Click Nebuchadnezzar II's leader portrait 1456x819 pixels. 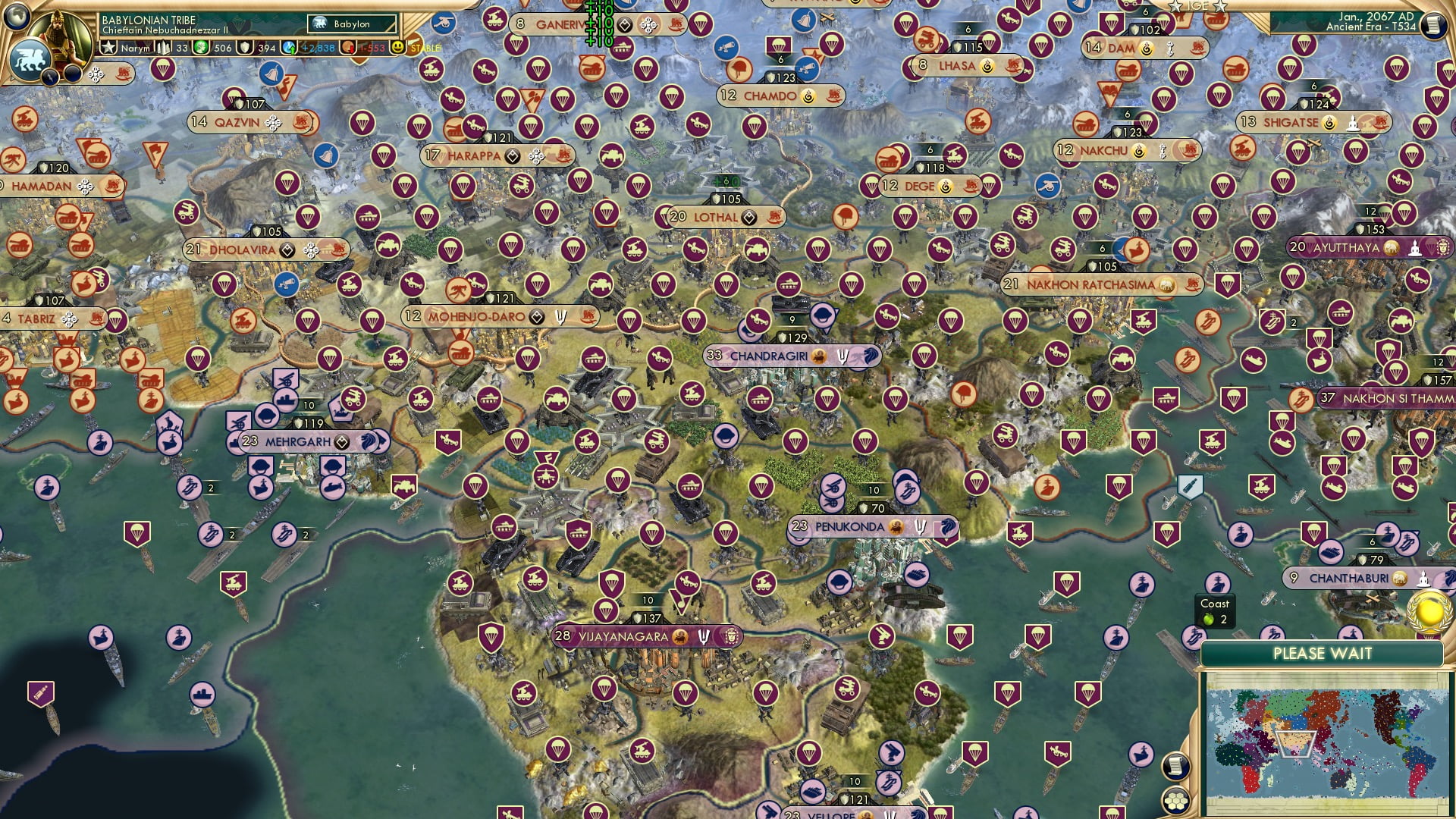click(59, 38)
